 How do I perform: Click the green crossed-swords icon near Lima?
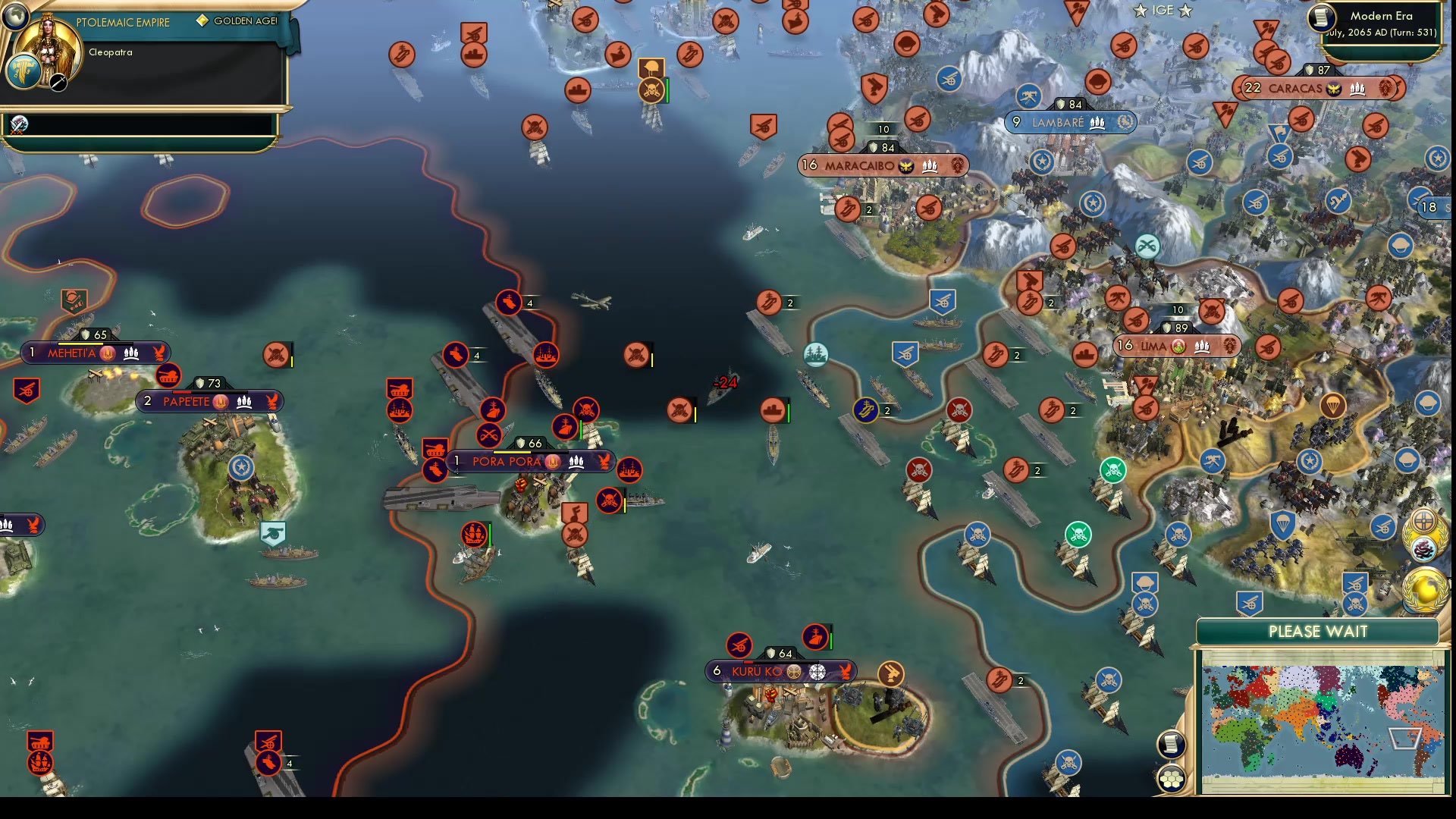pos(1115,470)
